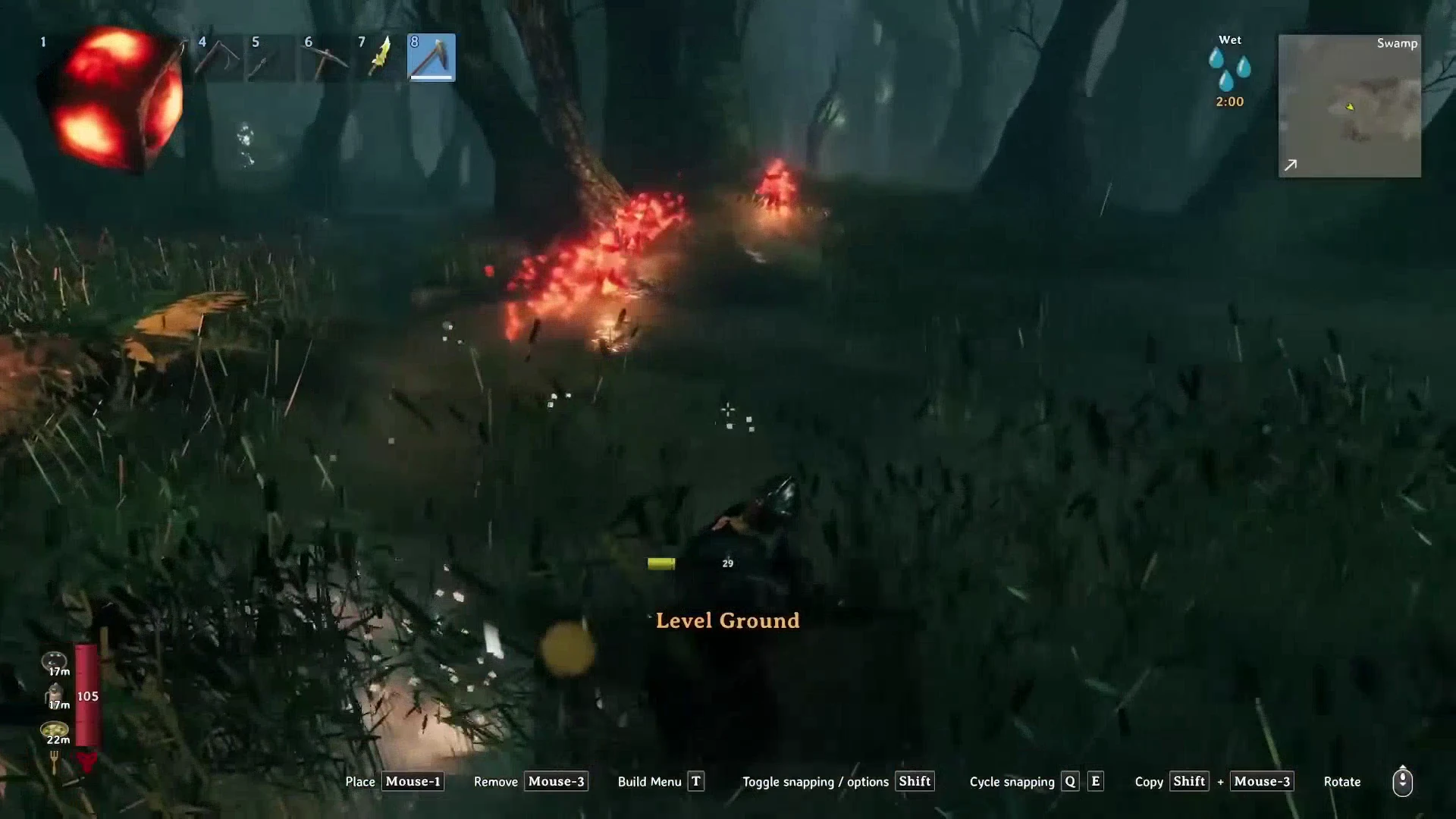Enable Cycle snapping via Q hint
The width and height of the screenshot is (1456, 819).
tap(1070, 781)
